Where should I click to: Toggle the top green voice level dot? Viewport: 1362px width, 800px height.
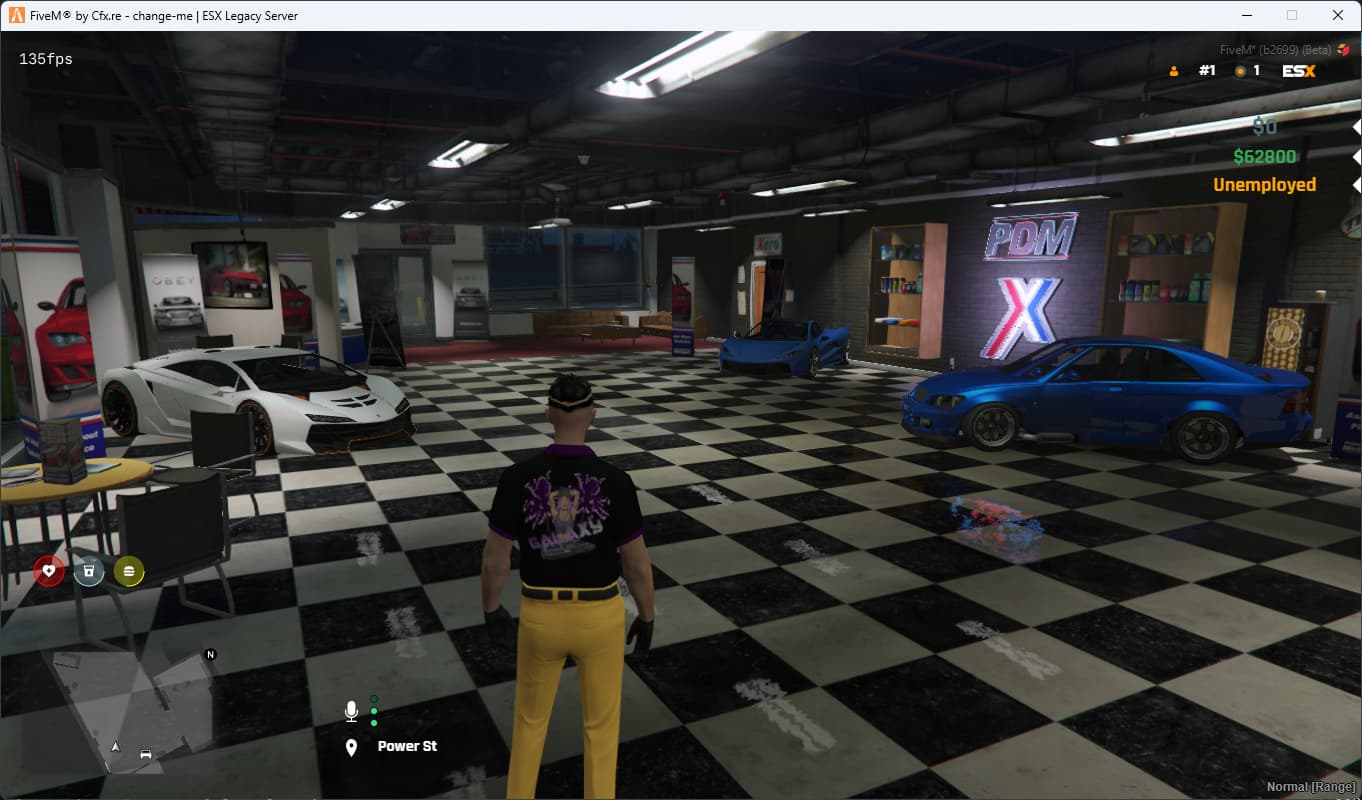click(x=374, y=698)
